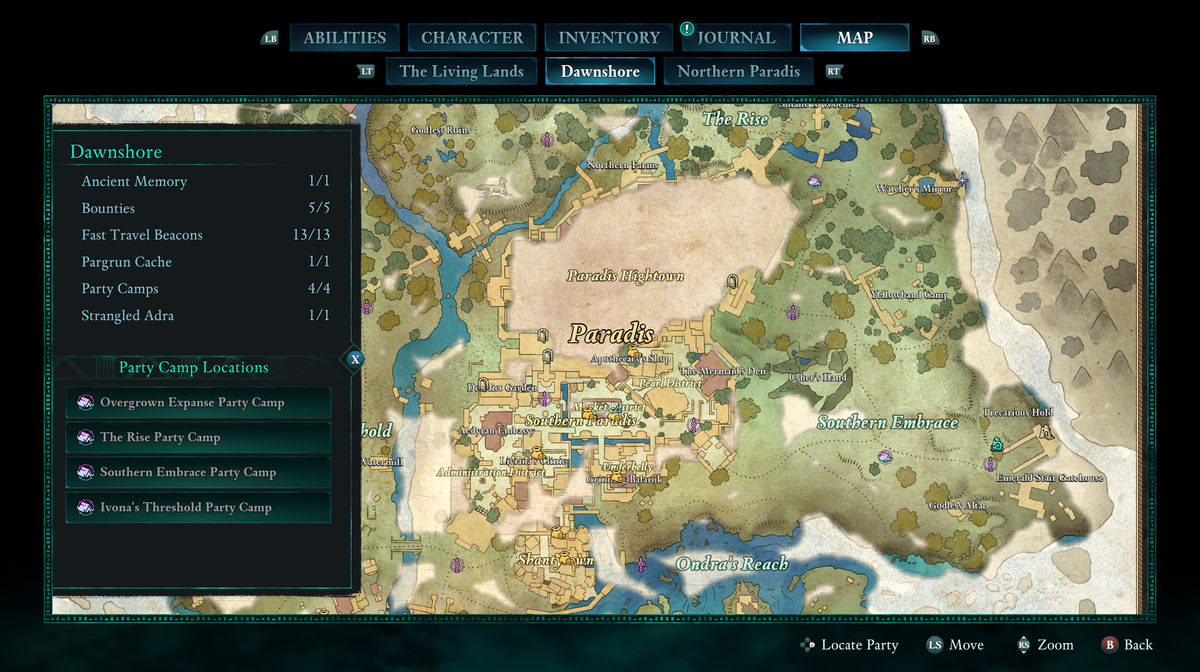Switch to Northern Paradis map
Image resolution: width=1200 pixels, height=672 pixels.
(738, 71)
